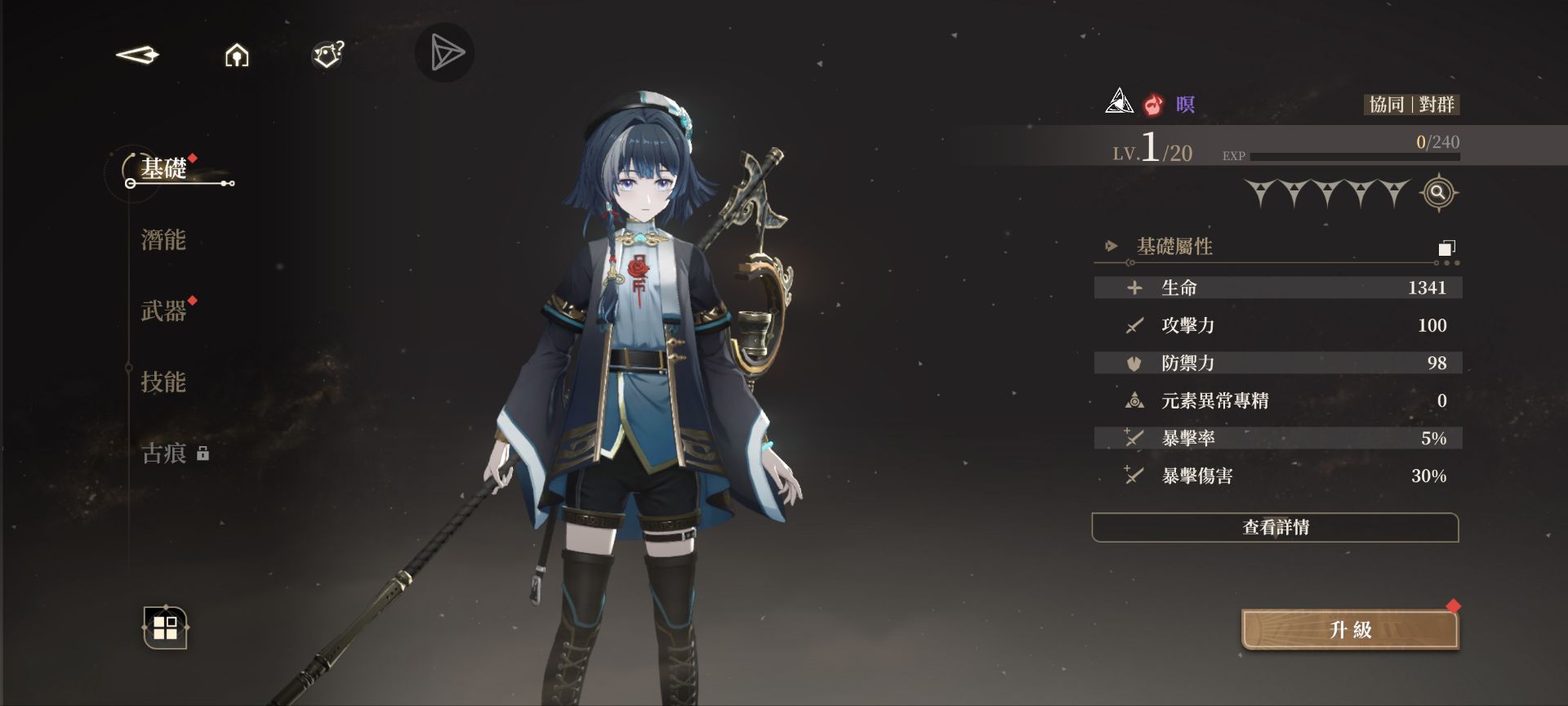Click the 協同｜對群 role tag
This screenshot has height=706, width=1568.
pyautogui.click(x=1411, y=105)
